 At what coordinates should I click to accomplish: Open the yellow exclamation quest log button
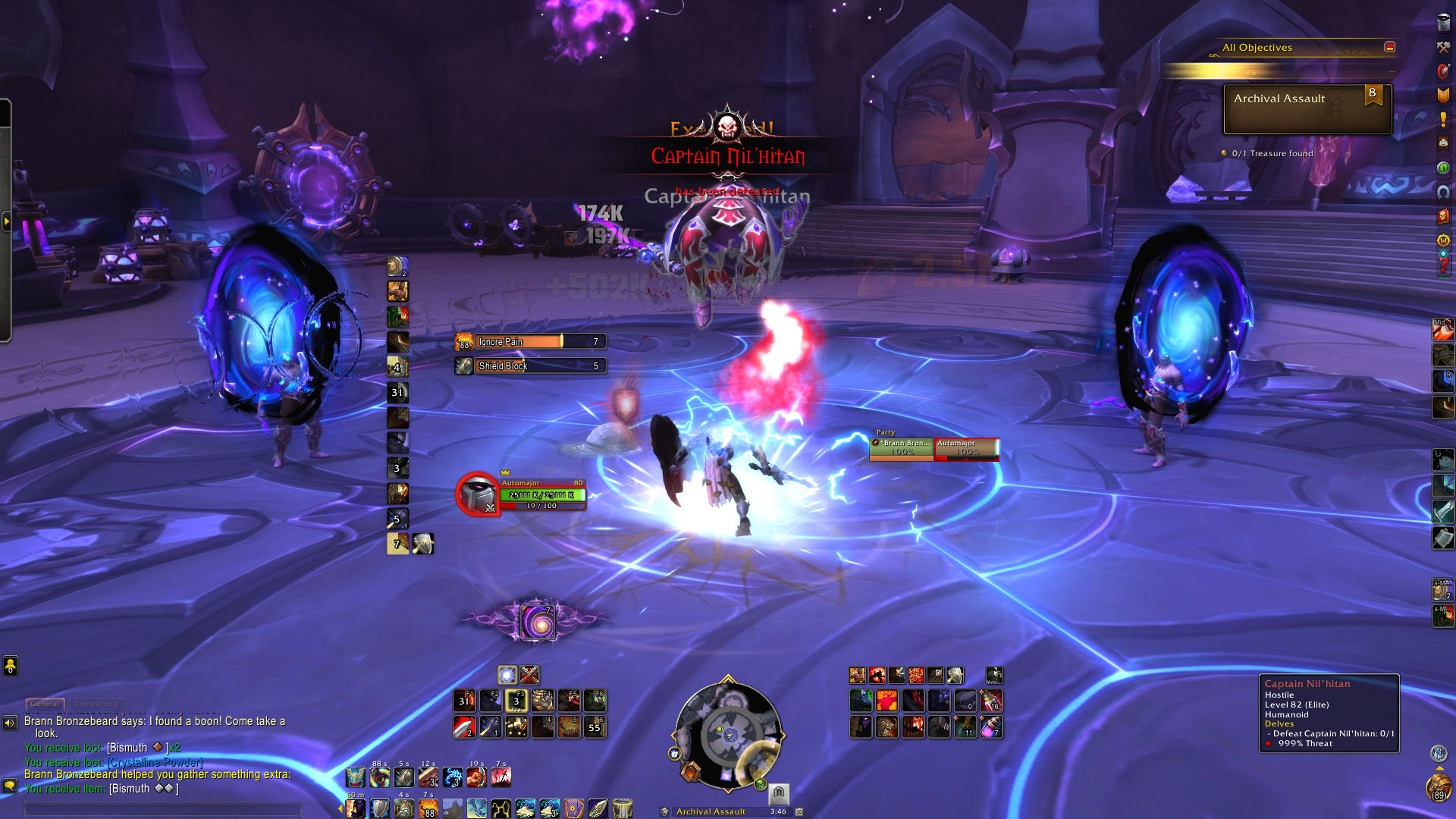1443,119
